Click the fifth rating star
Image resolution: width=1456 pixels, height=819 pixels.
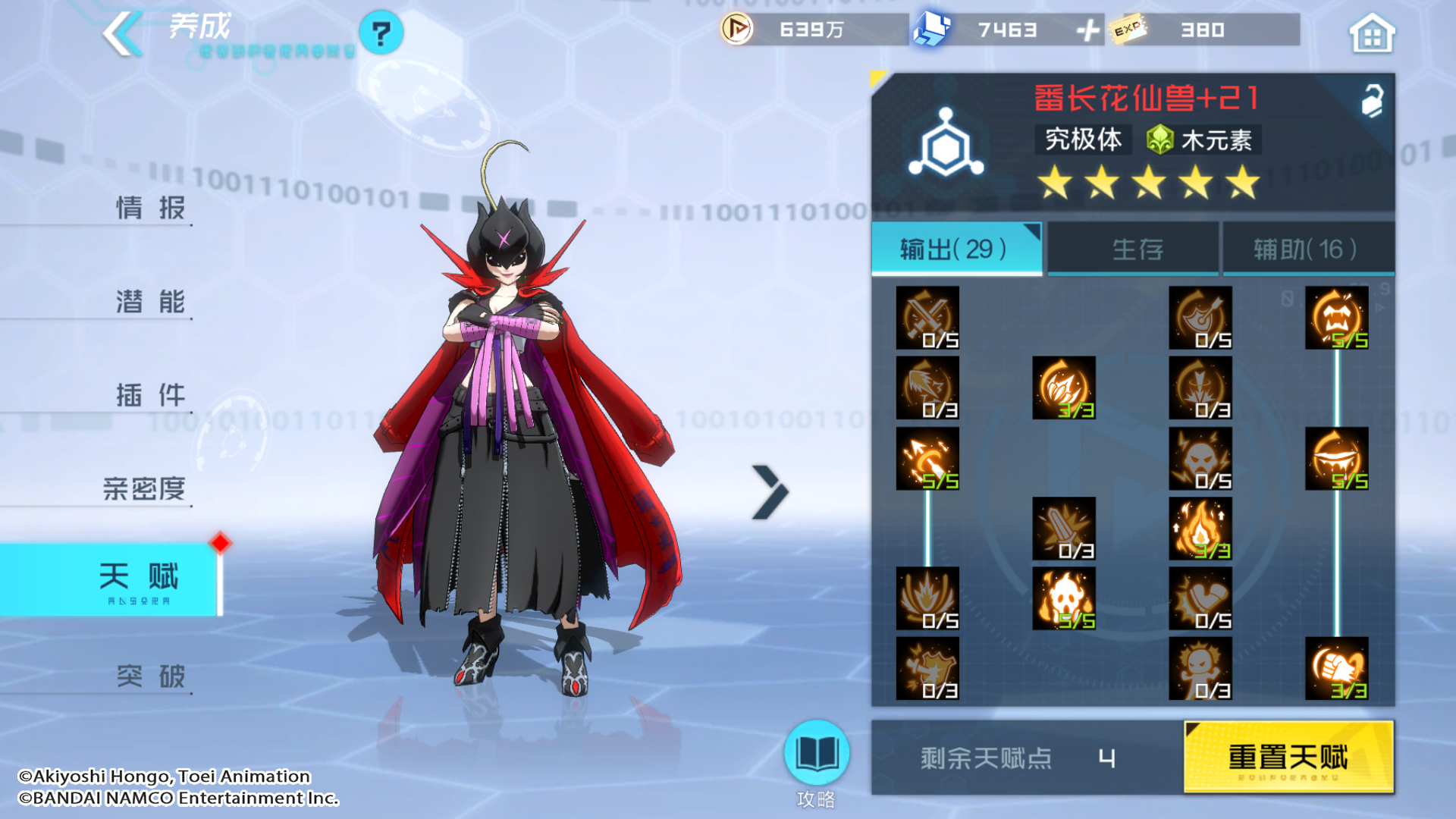pos(1241,181)
